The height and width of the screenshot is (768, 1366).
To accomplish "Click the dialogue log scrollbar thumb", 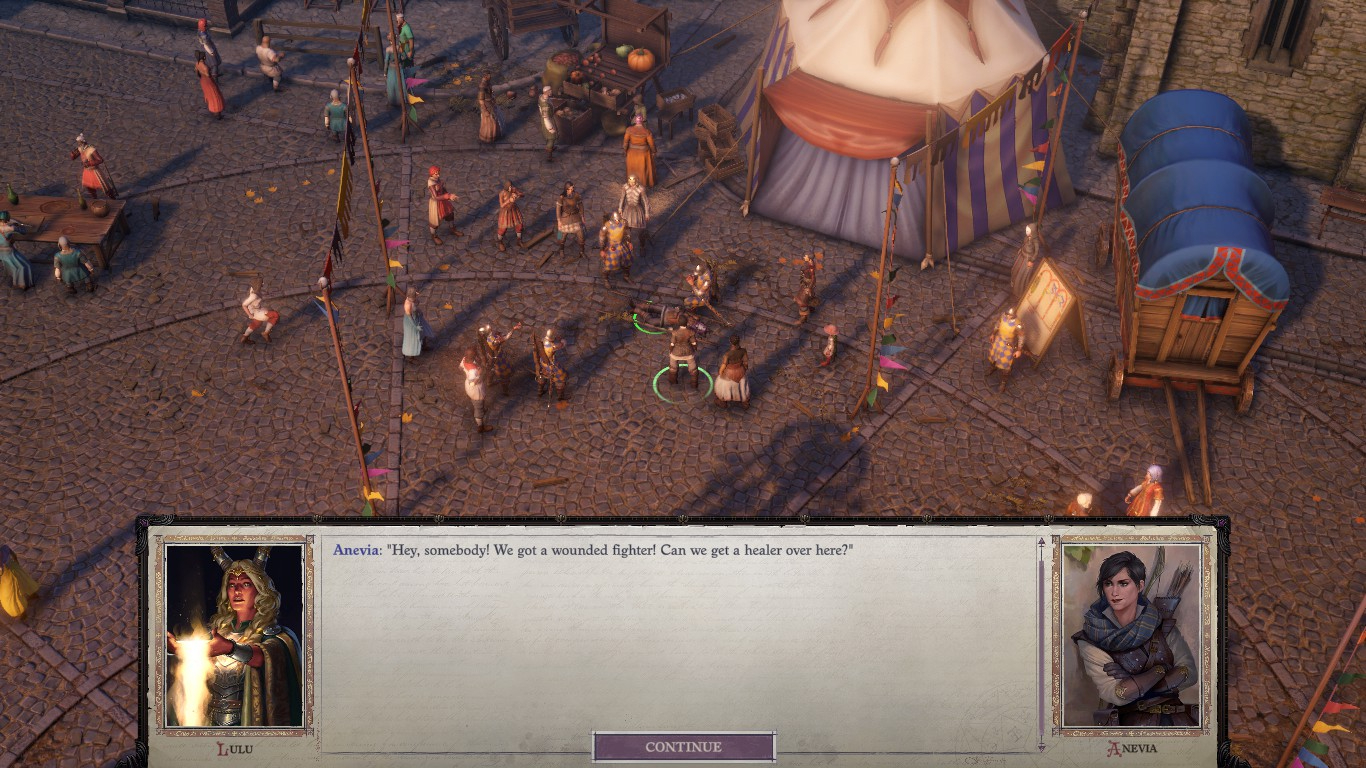I will [1041, 645].
